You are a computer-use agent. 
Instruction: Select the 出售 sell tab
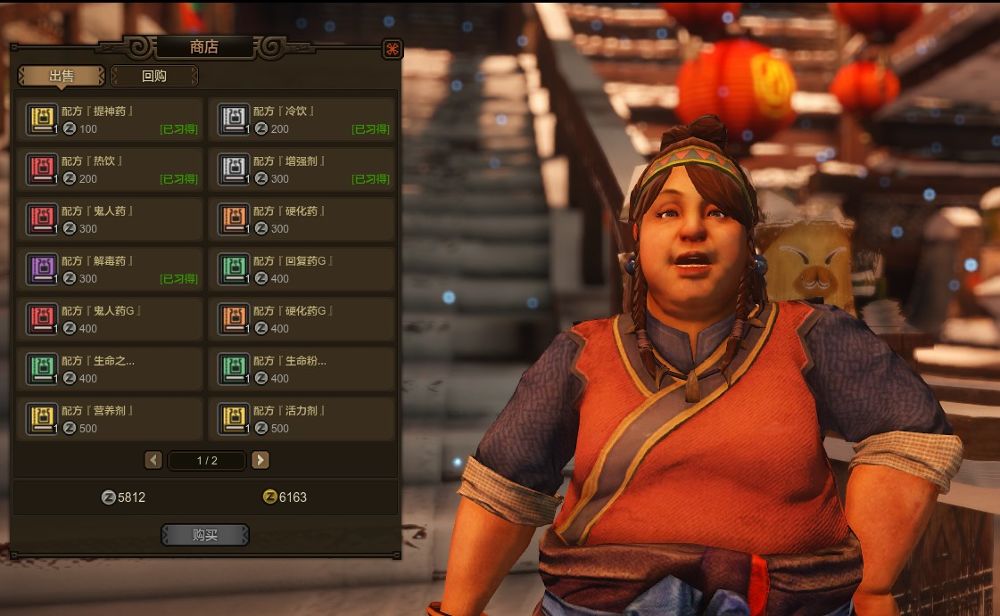[61, 76]
